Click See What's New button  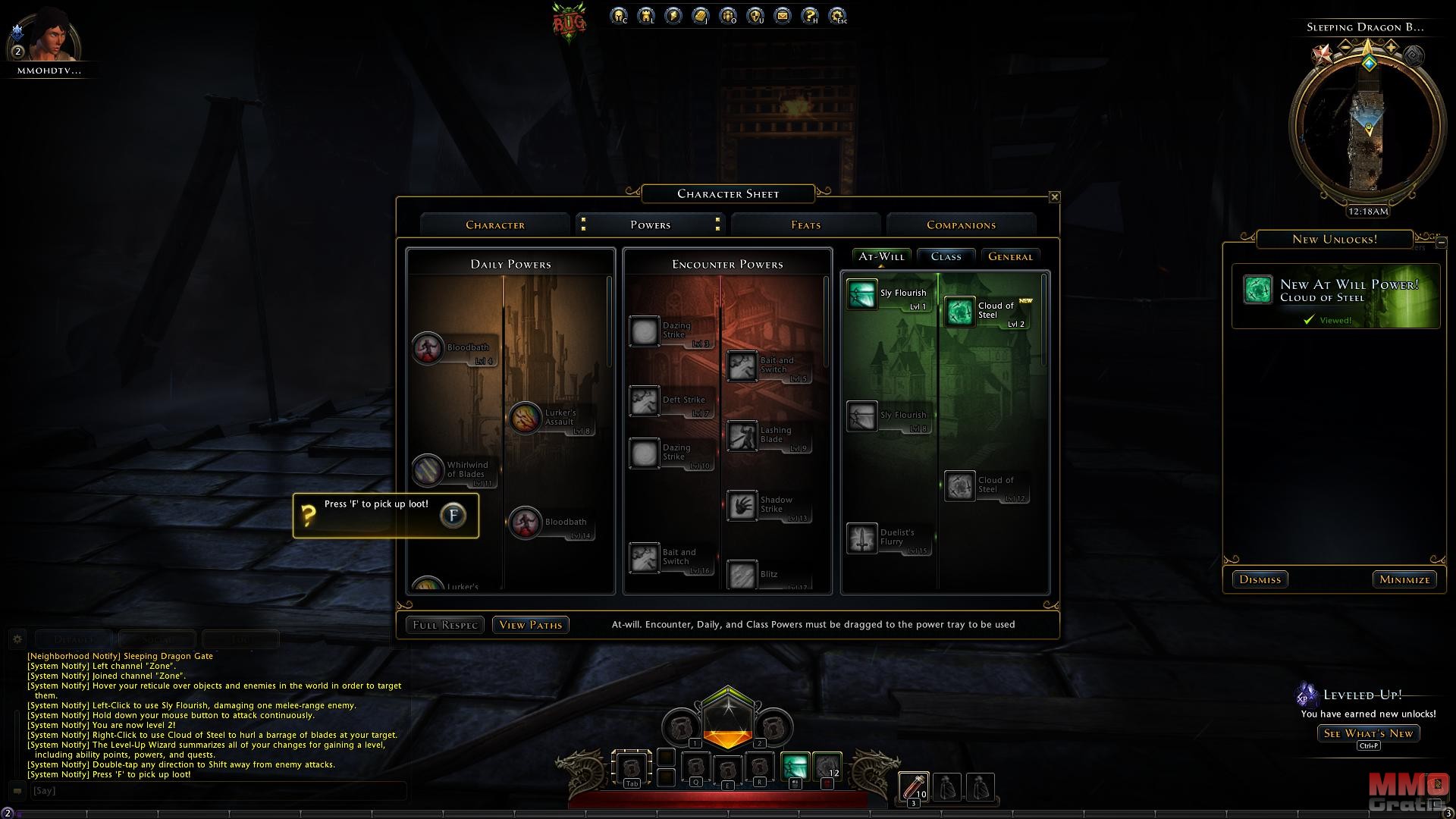[1368, 733]
